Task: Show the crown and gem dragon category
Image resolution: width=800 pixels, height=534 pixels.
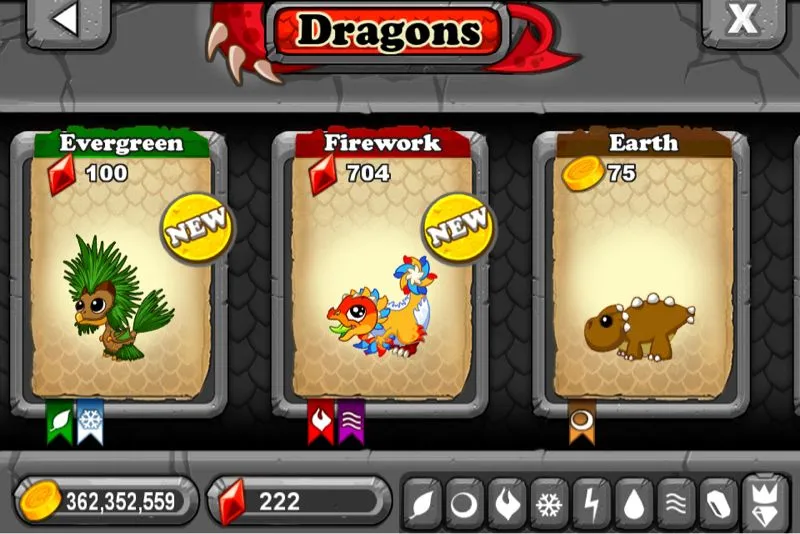Action: click(x=765, y=503)
